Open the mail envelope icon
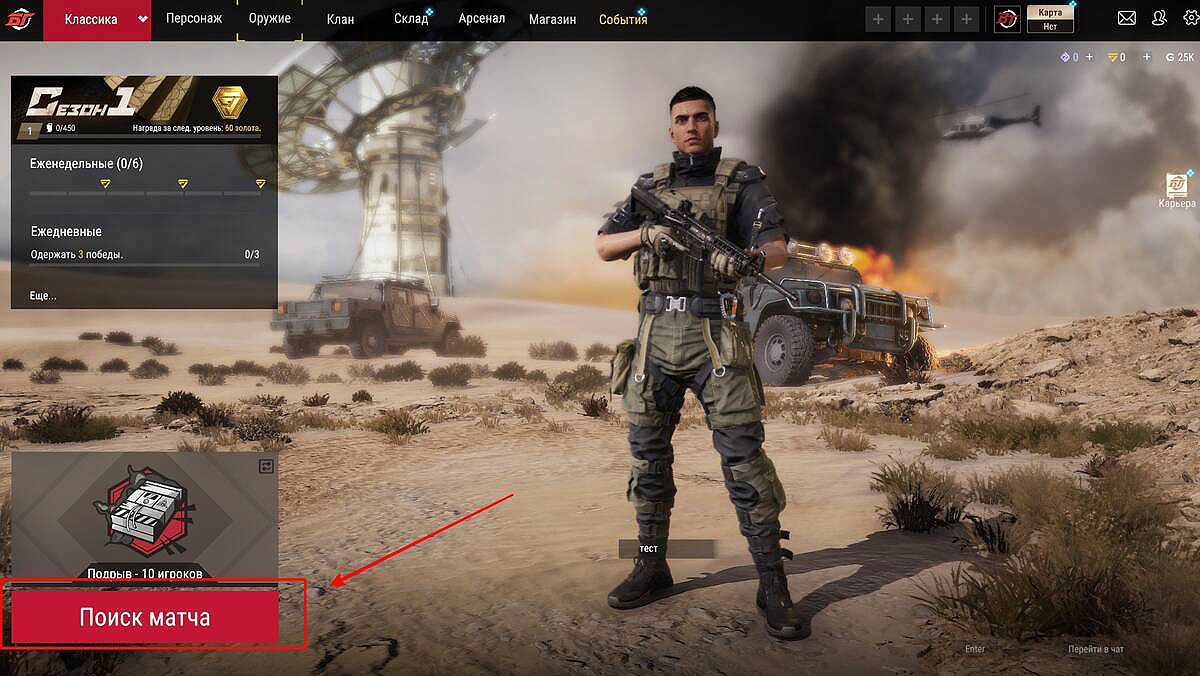Screen dimensions: 1200x676 pos(1127,18)
